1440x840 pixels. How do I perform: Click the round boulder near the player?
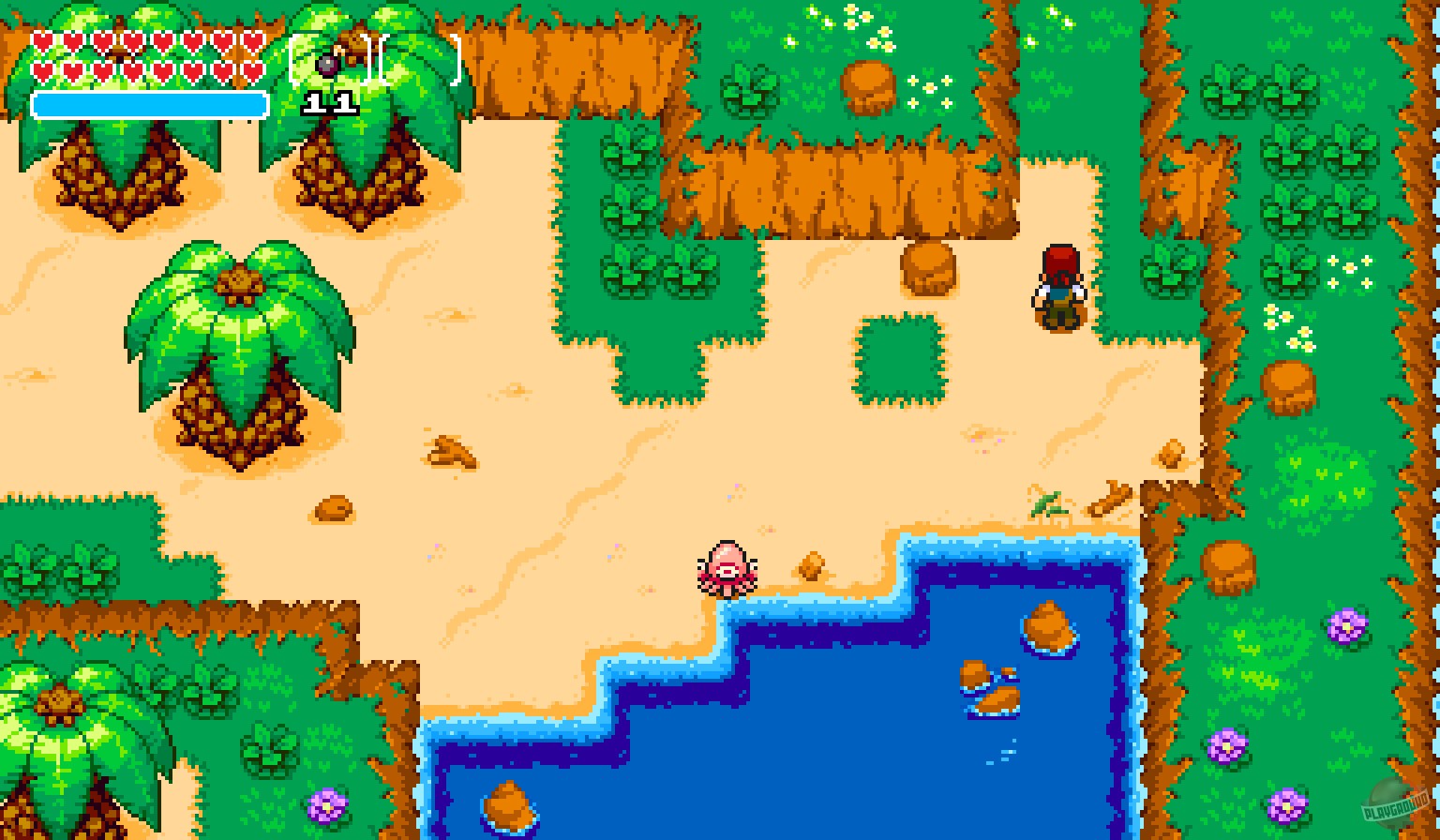click(928, 272)
